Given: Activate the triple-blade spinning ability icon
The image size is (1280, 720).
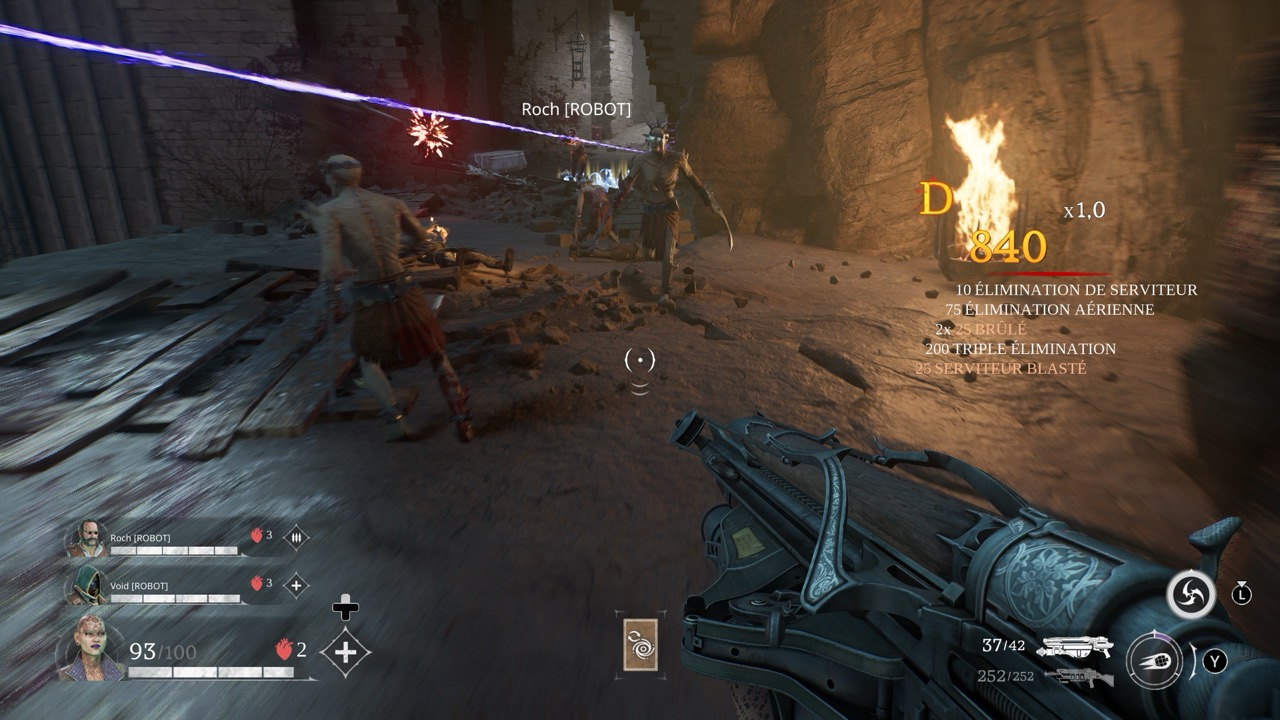Looking at the screenshot, I should pyautogui.click(x=1191, y=595).
